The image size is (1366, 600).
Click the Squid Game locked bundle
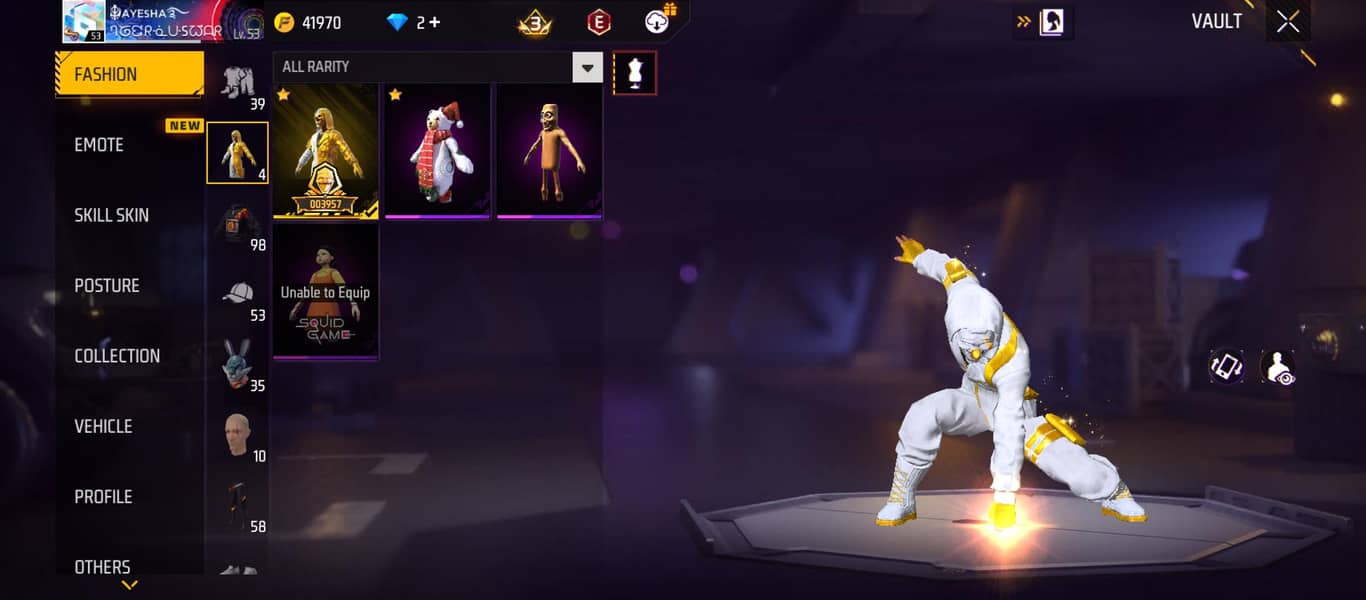pyautogui.click(x=326, y=291)
